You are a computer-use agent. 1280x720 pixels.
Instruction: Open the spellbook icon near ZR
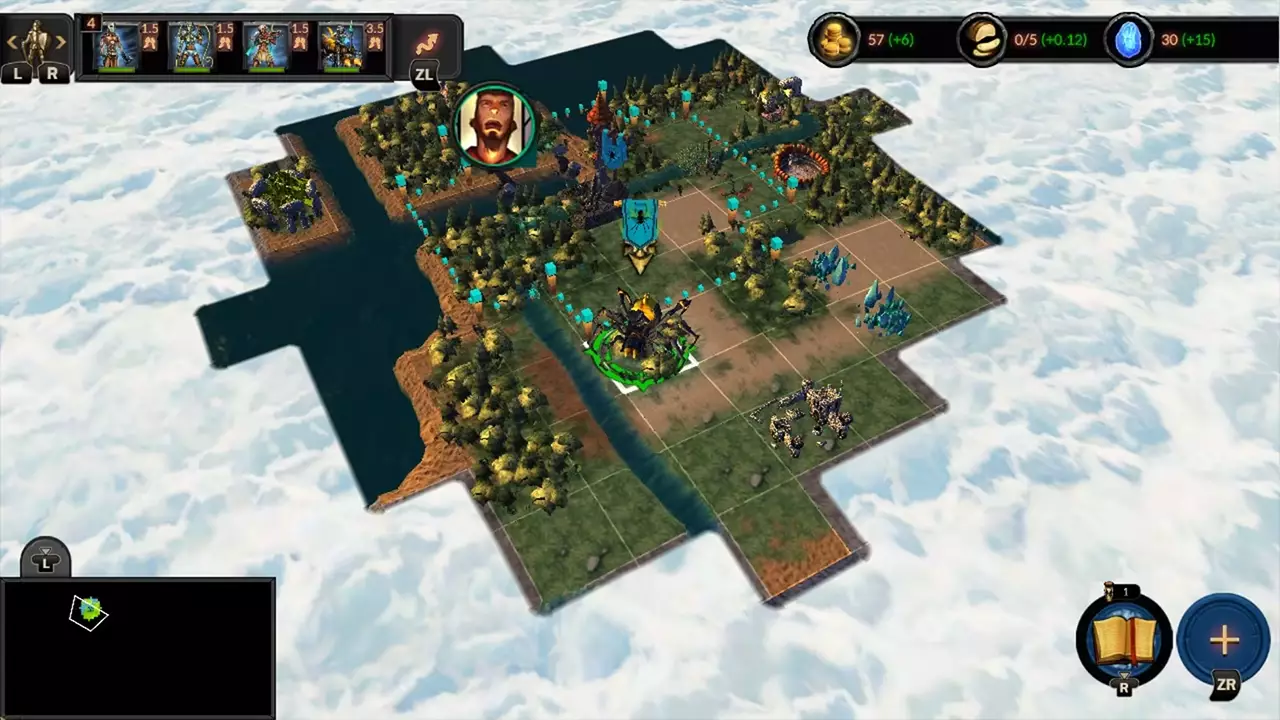[1125, 640]
